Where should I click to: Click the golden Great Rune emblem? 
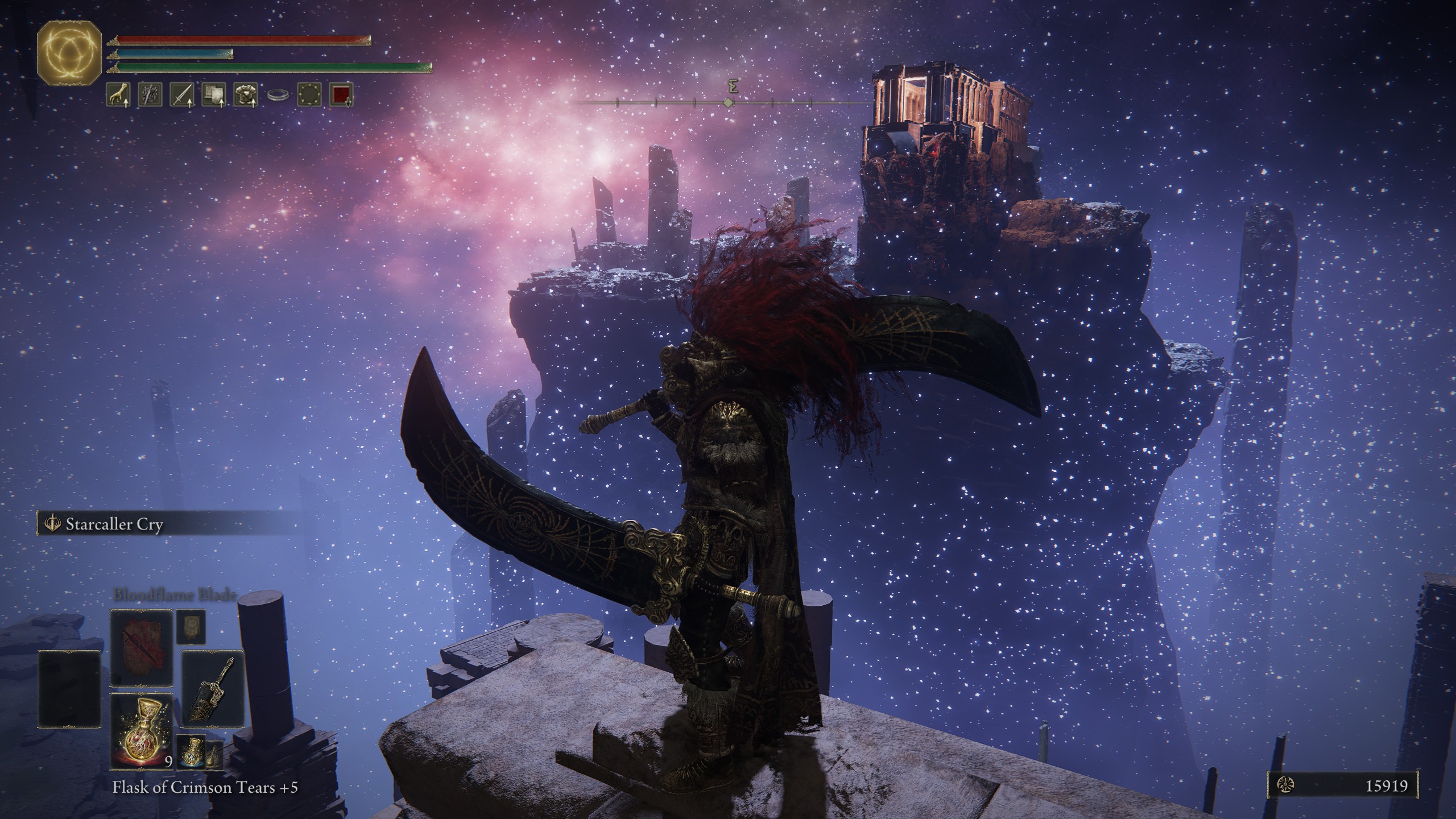pyautogui.click(x=69, y=57)
